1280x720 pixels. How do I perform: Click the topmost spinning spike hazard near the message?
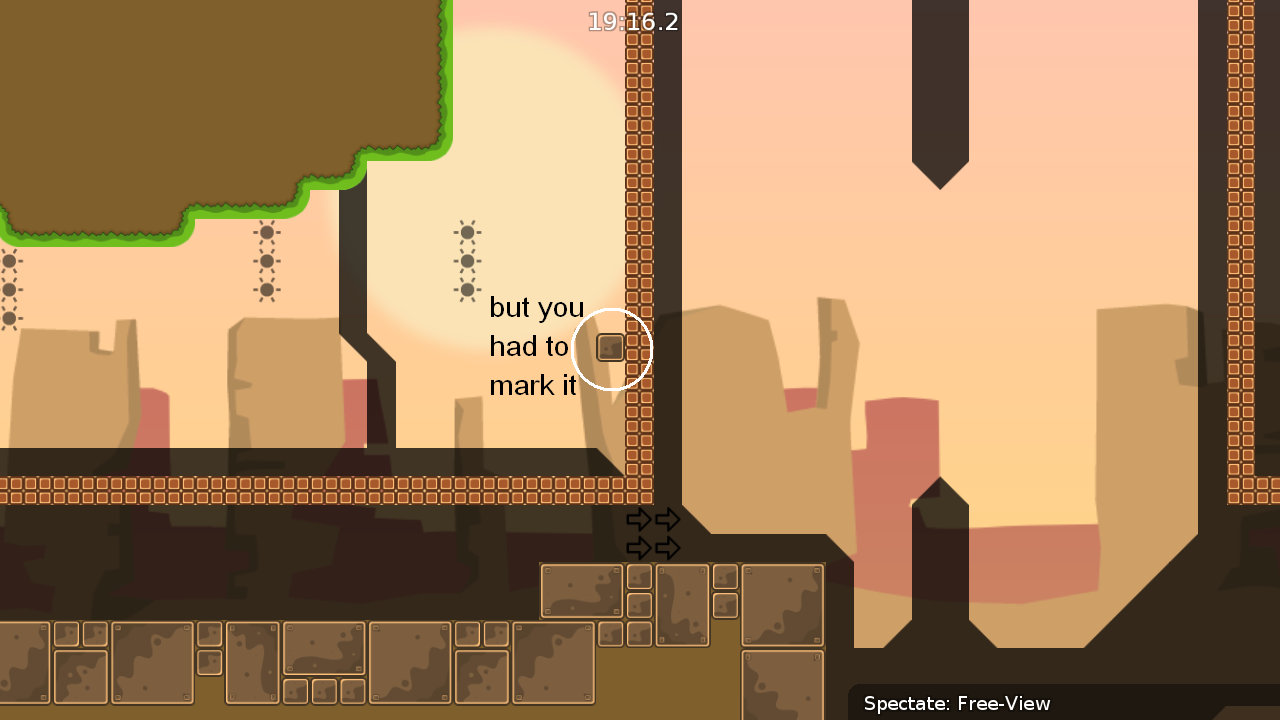pos(466,231)
